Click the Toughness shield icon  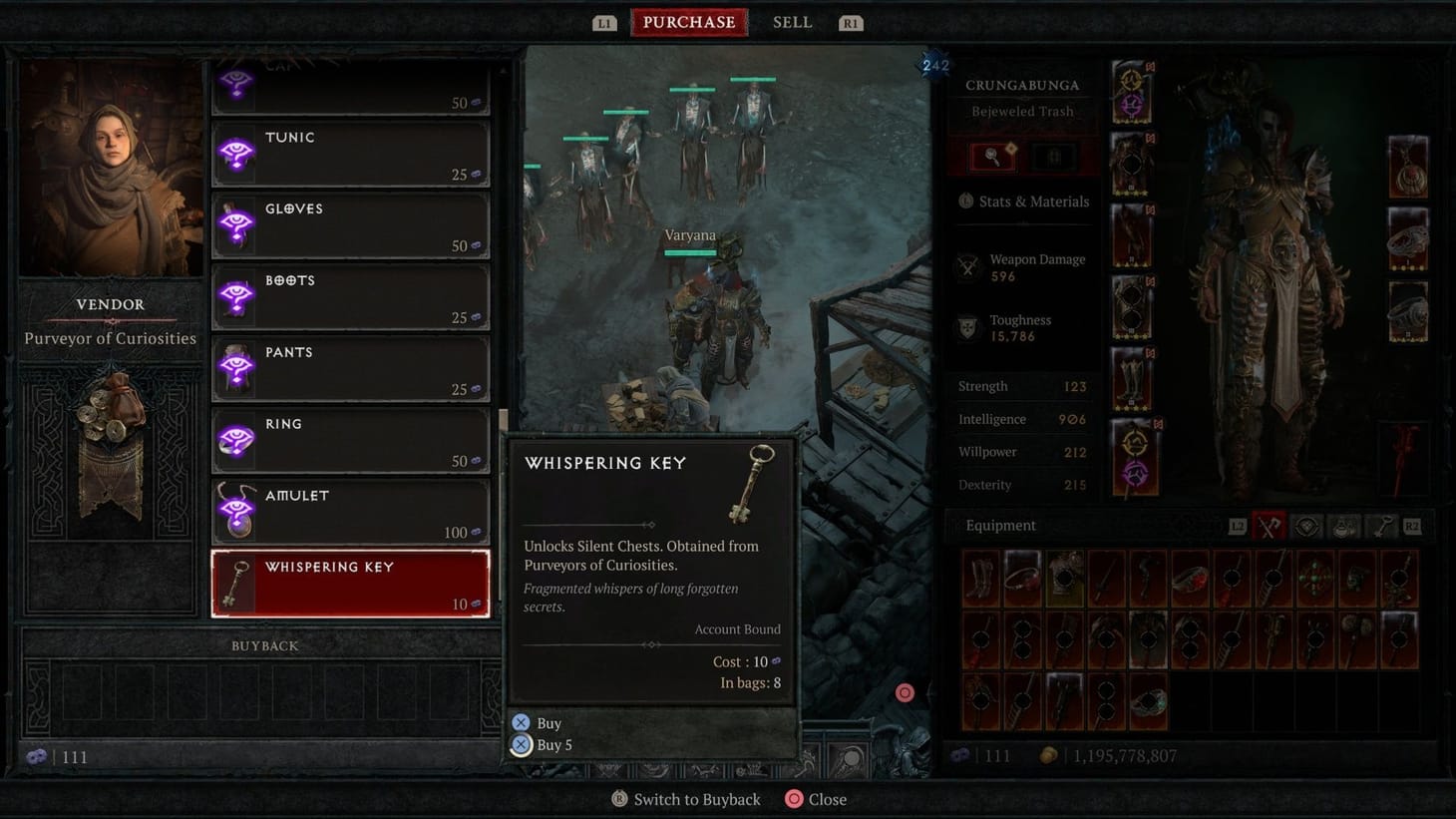coord(966,327)
